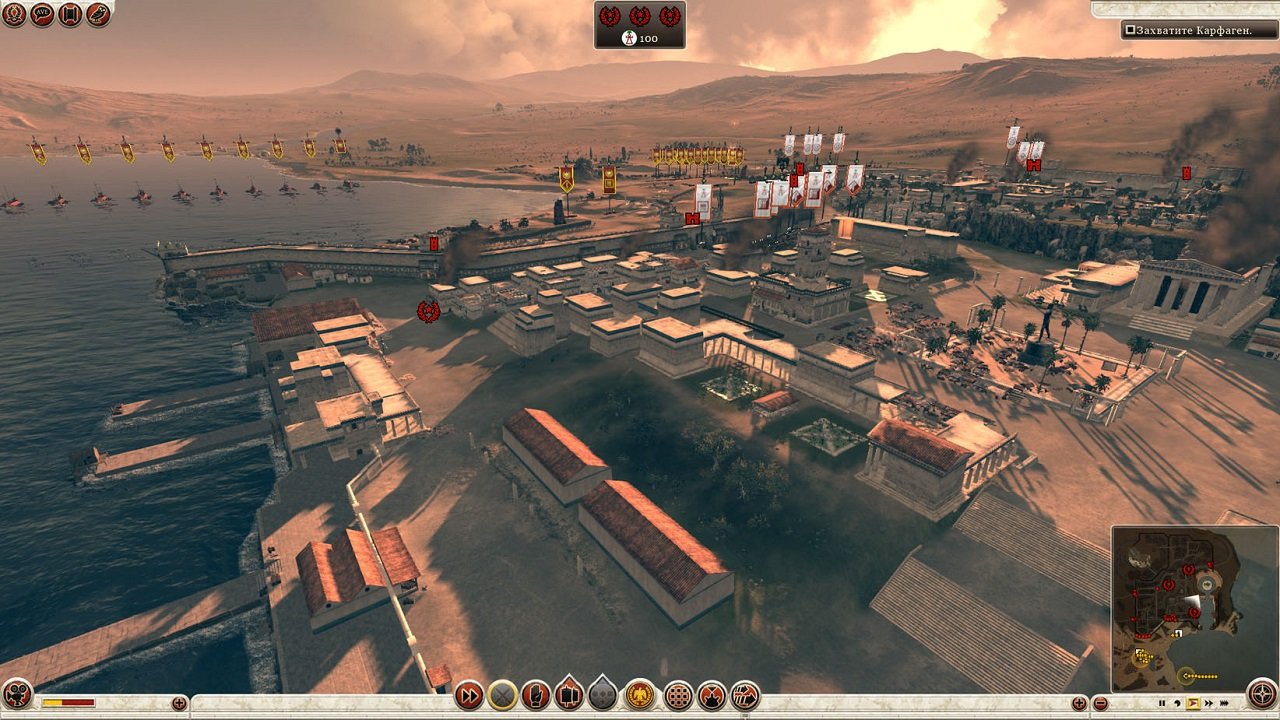Image resolution: width=1280 pixels, height=720 pixels.
Task: Pause the battle
Action: point(1163,703)
